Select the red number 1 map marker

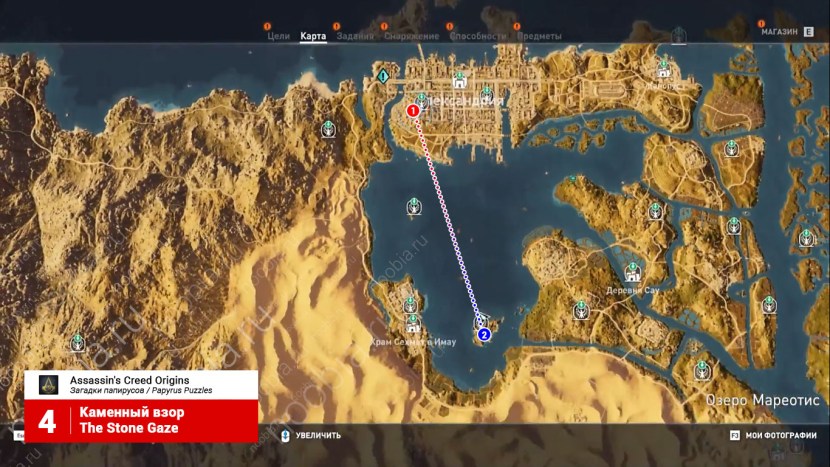tap(412, 110)
